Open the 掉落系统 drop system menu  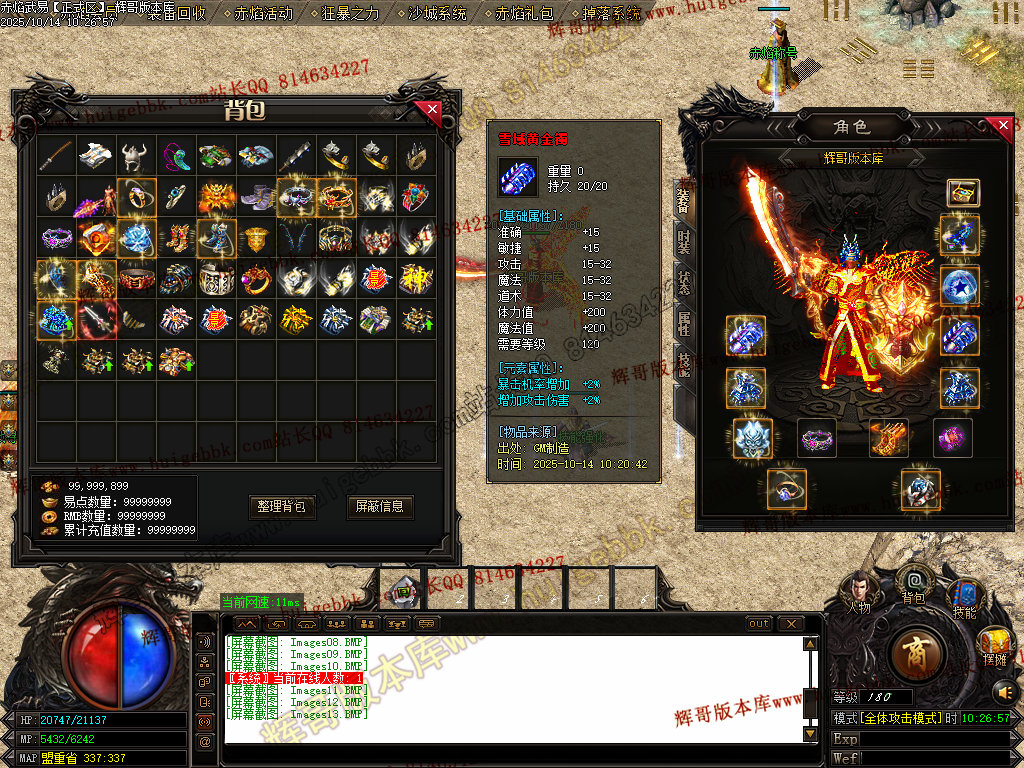coord(611,14)
